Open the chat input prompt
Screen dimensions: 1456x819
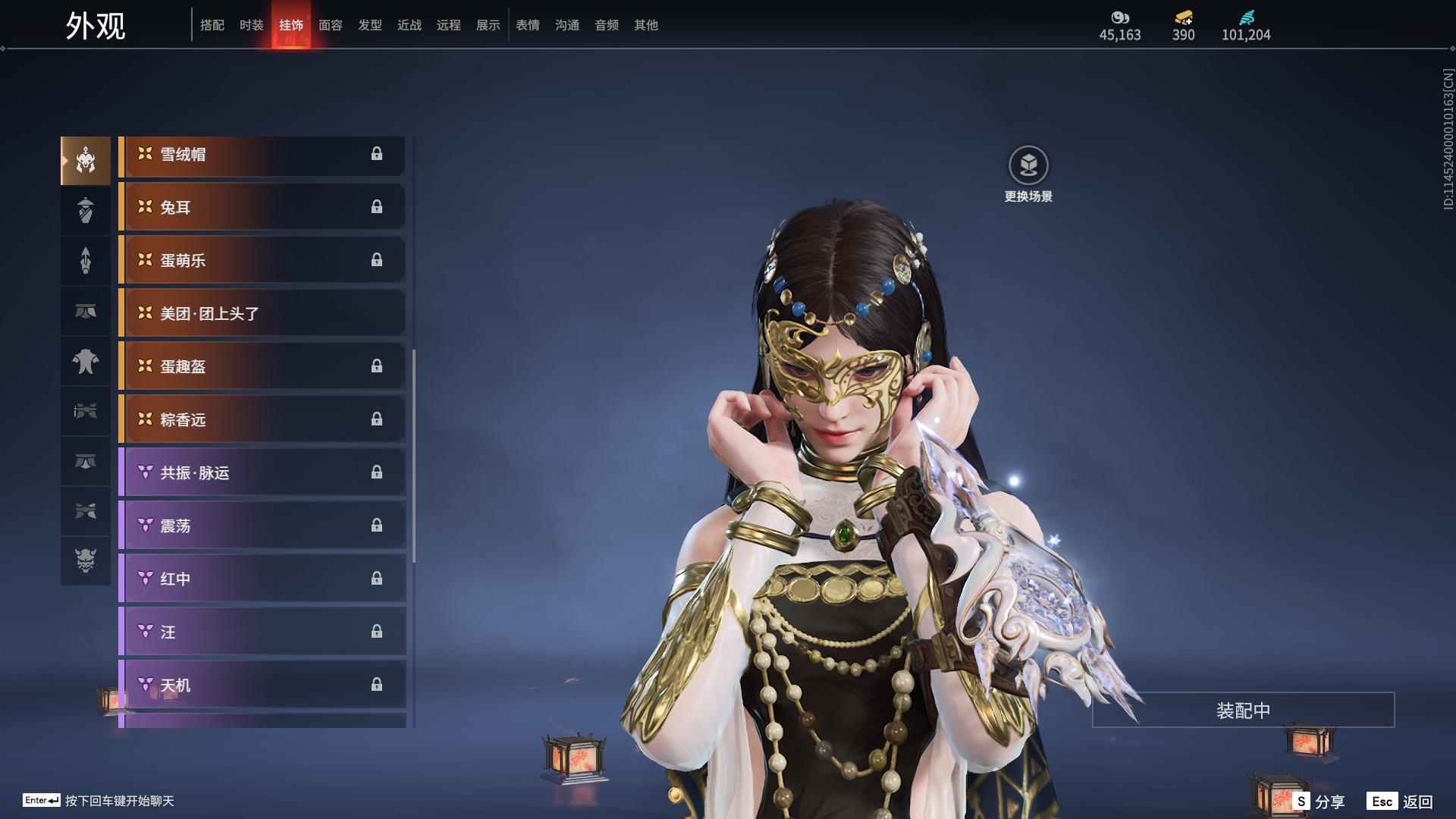pyautogui.click(x=99, y=801)
